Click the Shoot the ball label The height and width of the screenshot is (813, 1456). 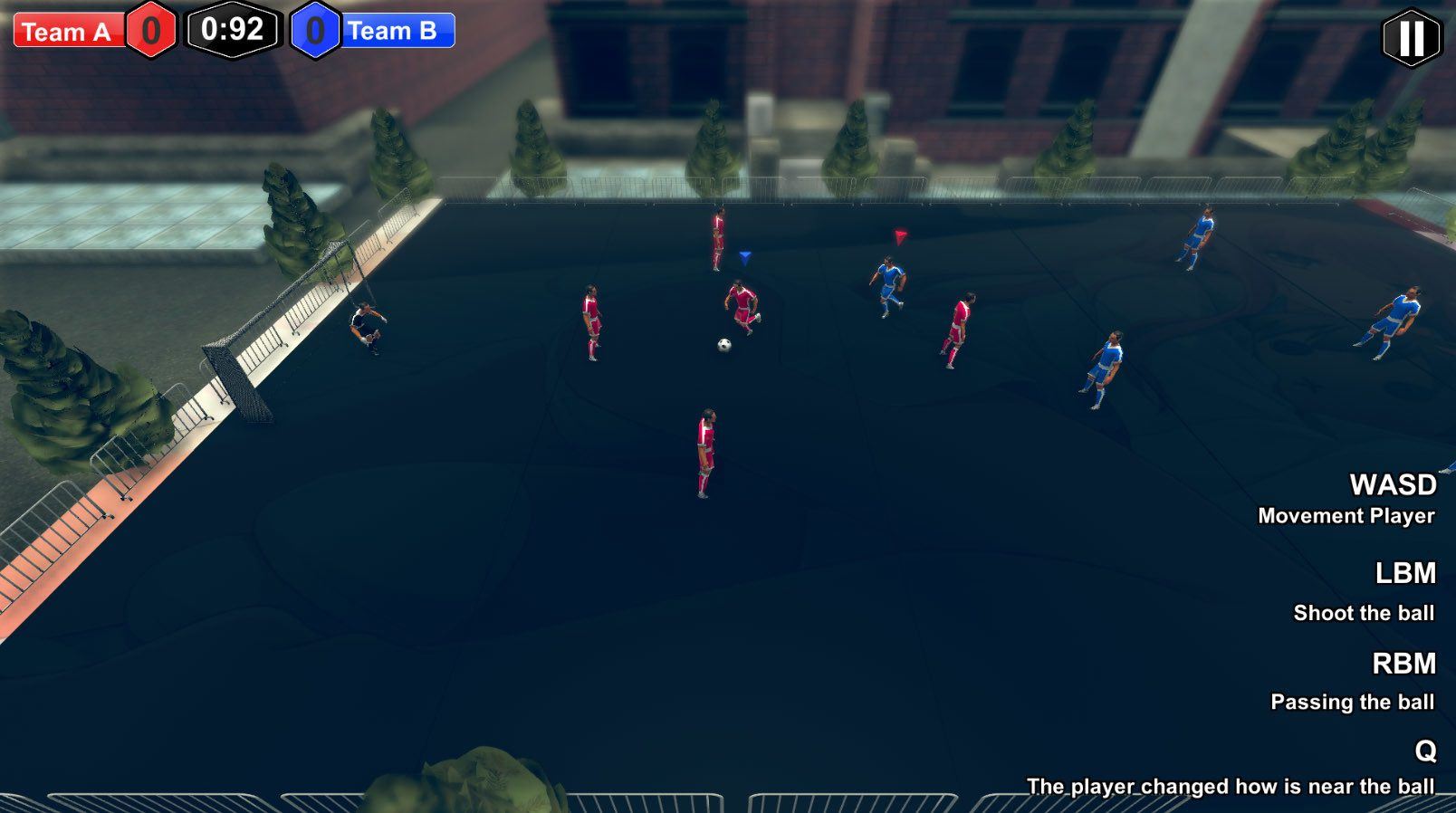pos(1363,613)
